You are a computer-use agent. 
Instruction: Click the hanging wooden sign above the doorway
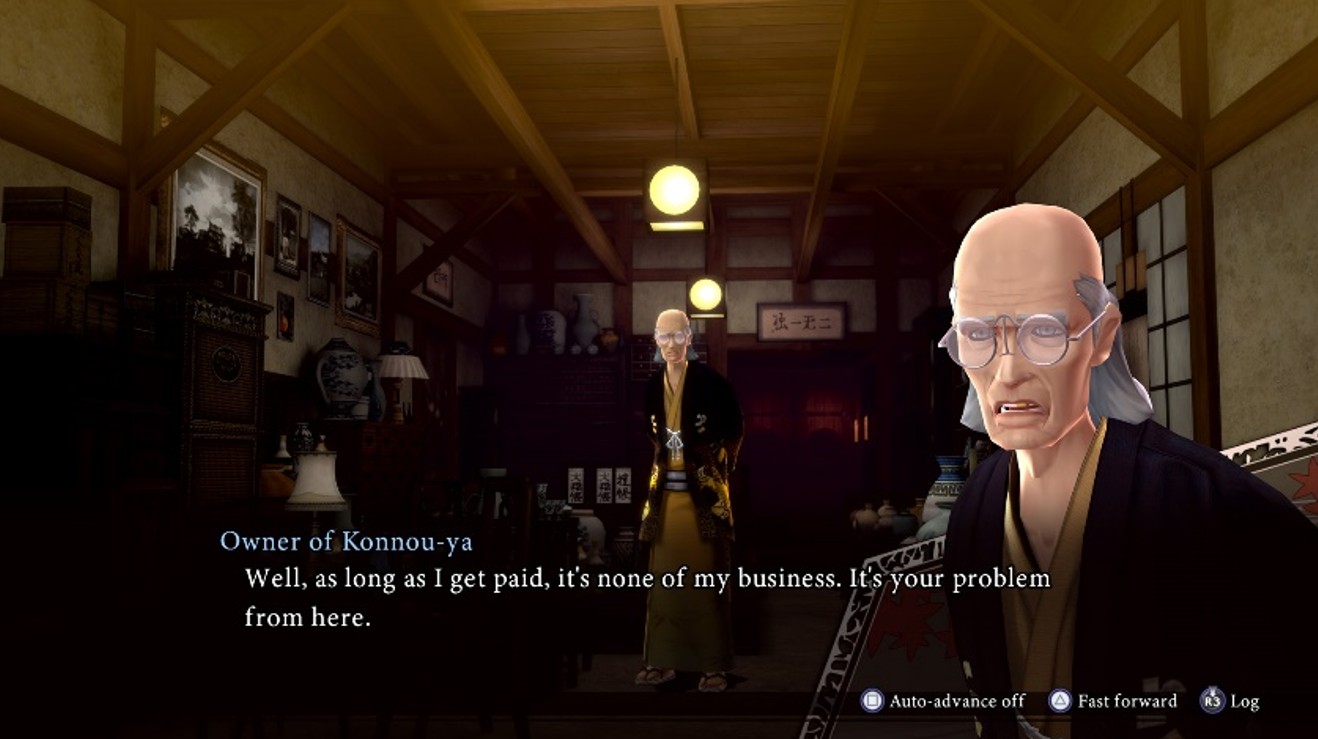pyautogui.click(x=800, y=323)
